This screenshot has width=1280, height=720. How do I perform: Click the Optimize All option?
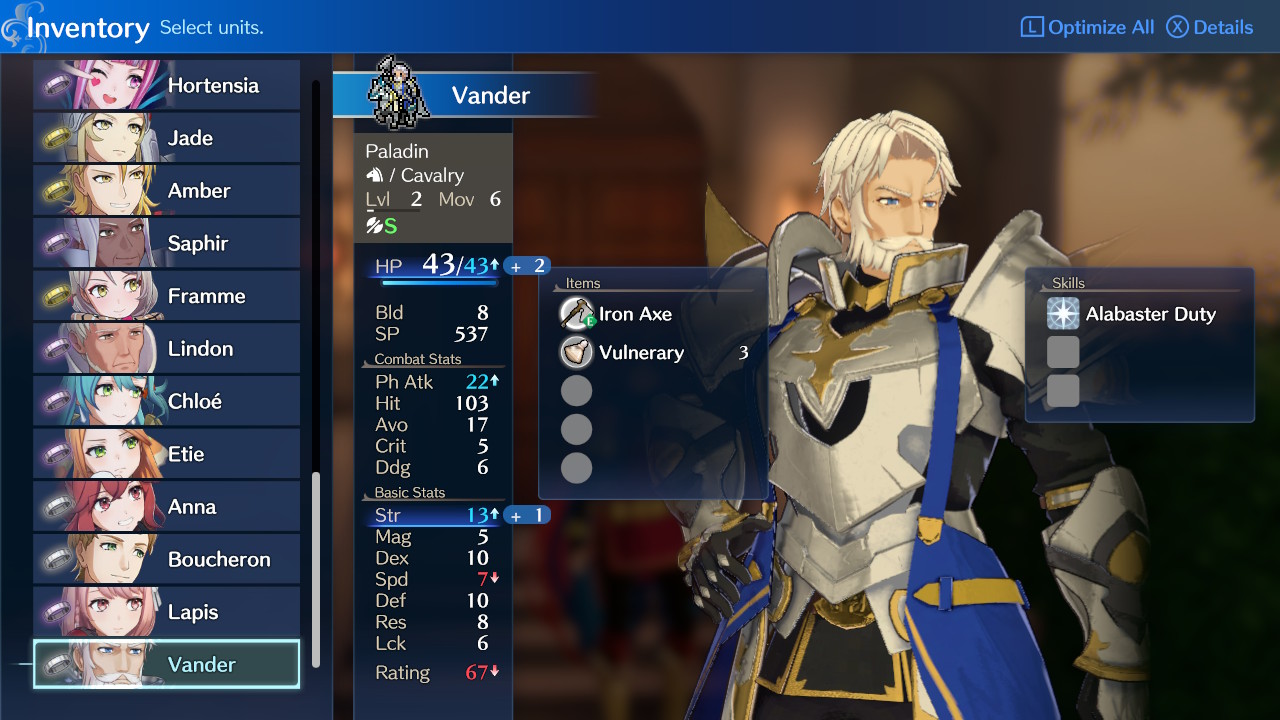pos(1087,27)
